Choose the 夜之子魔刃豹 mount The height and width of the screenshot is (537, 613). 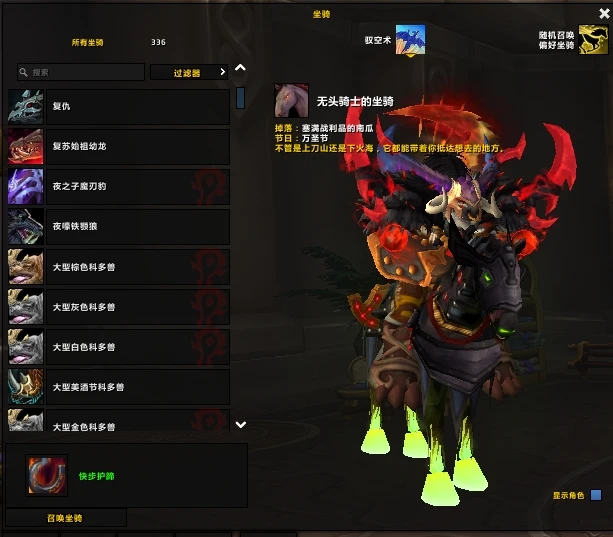pyautogui.click(x=118, y=187)
